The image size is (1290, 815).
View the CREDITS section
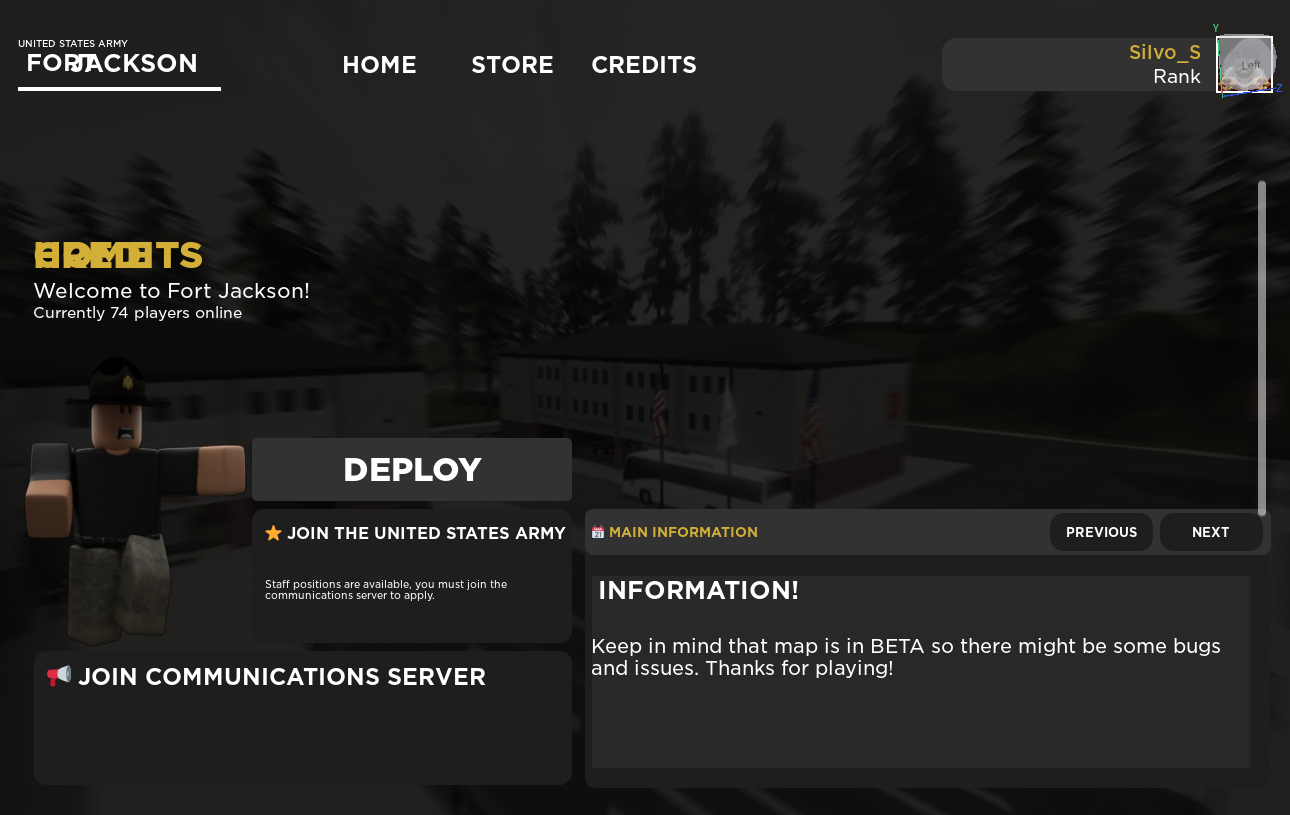click(643, 64)
